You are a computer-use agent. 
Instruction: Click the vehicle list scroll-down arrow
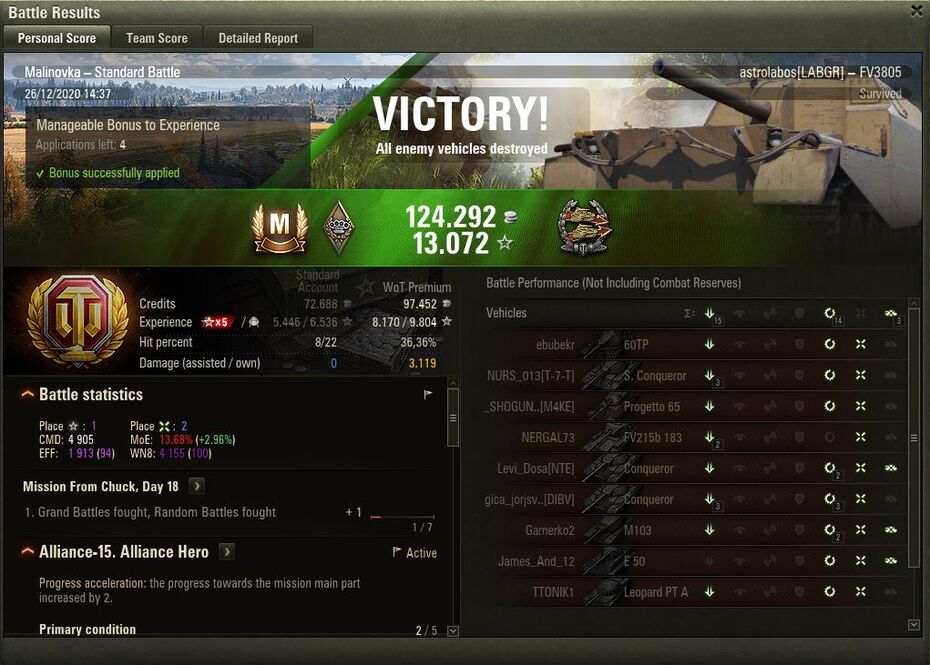tap(913, 625)
